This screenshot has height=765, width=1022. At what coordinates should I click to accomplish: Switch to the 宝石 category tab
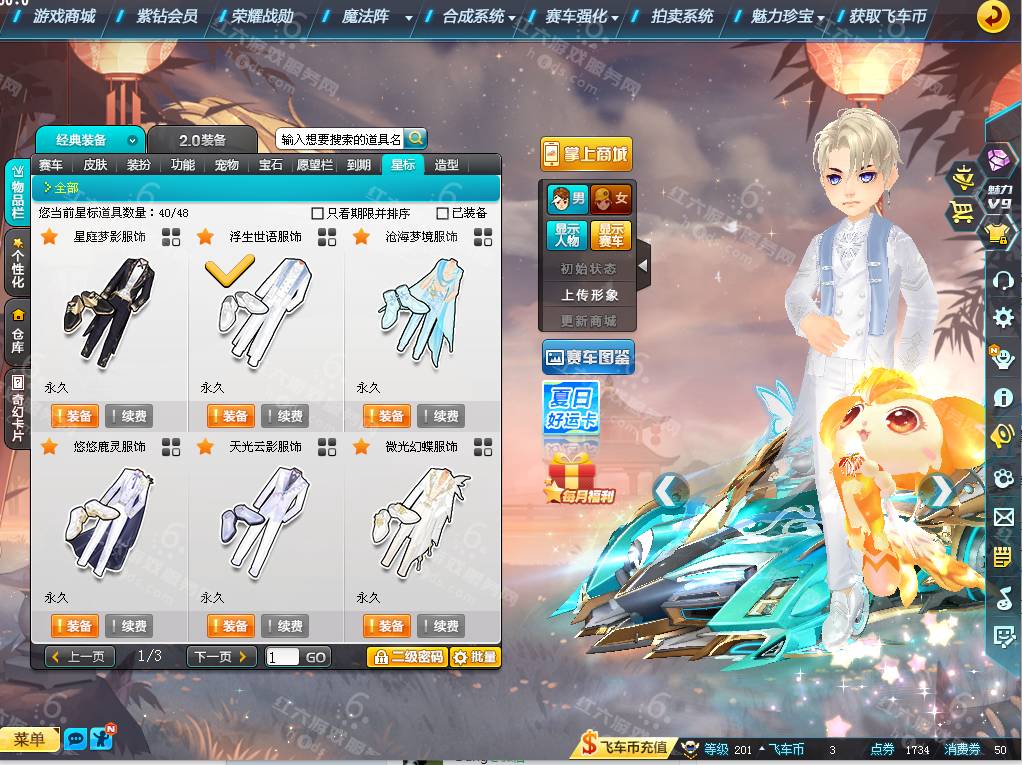[271, 165]
